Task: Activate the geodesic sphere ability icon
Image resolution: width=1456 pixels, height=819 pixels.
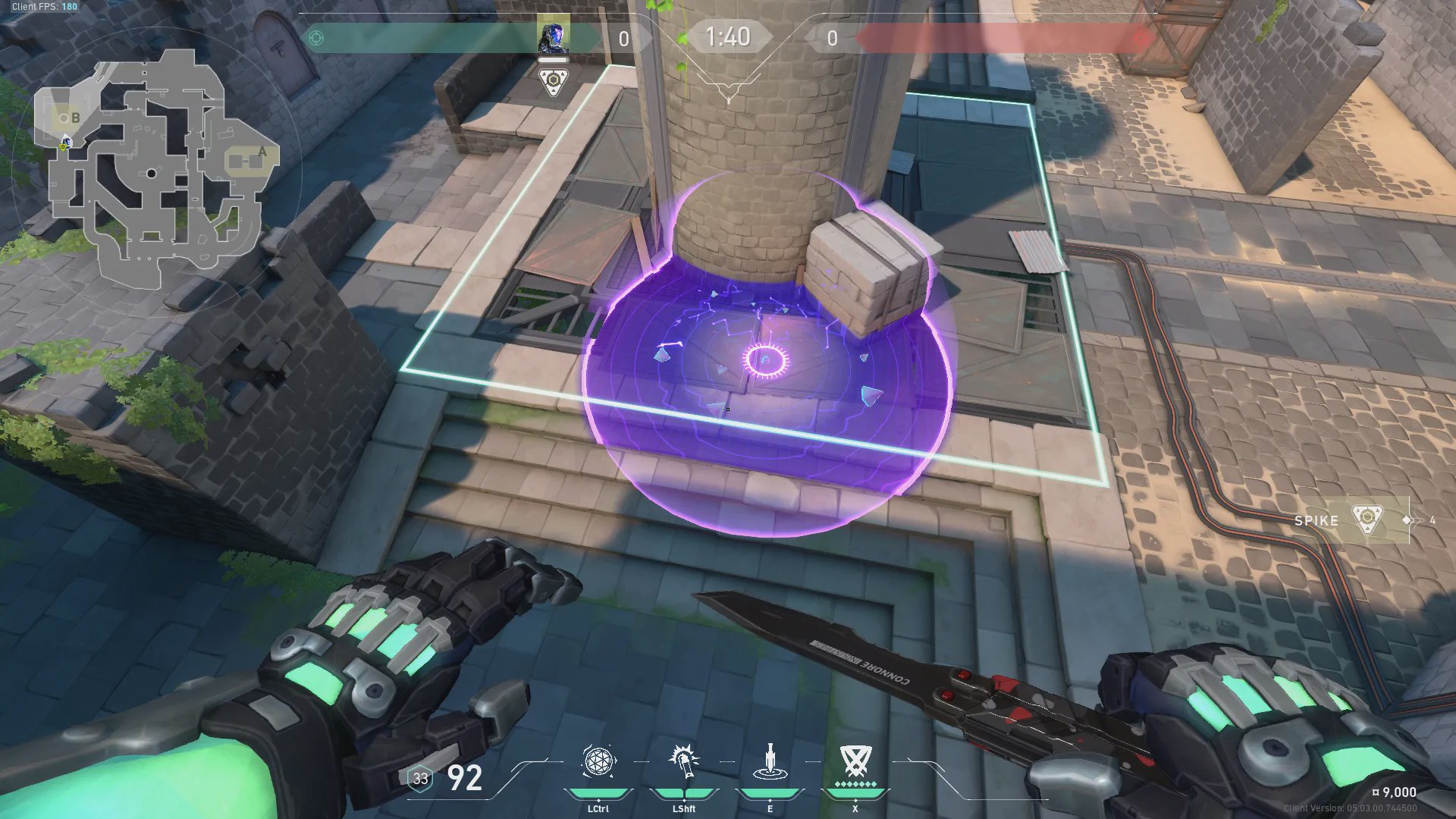Action: coord(598,761)
